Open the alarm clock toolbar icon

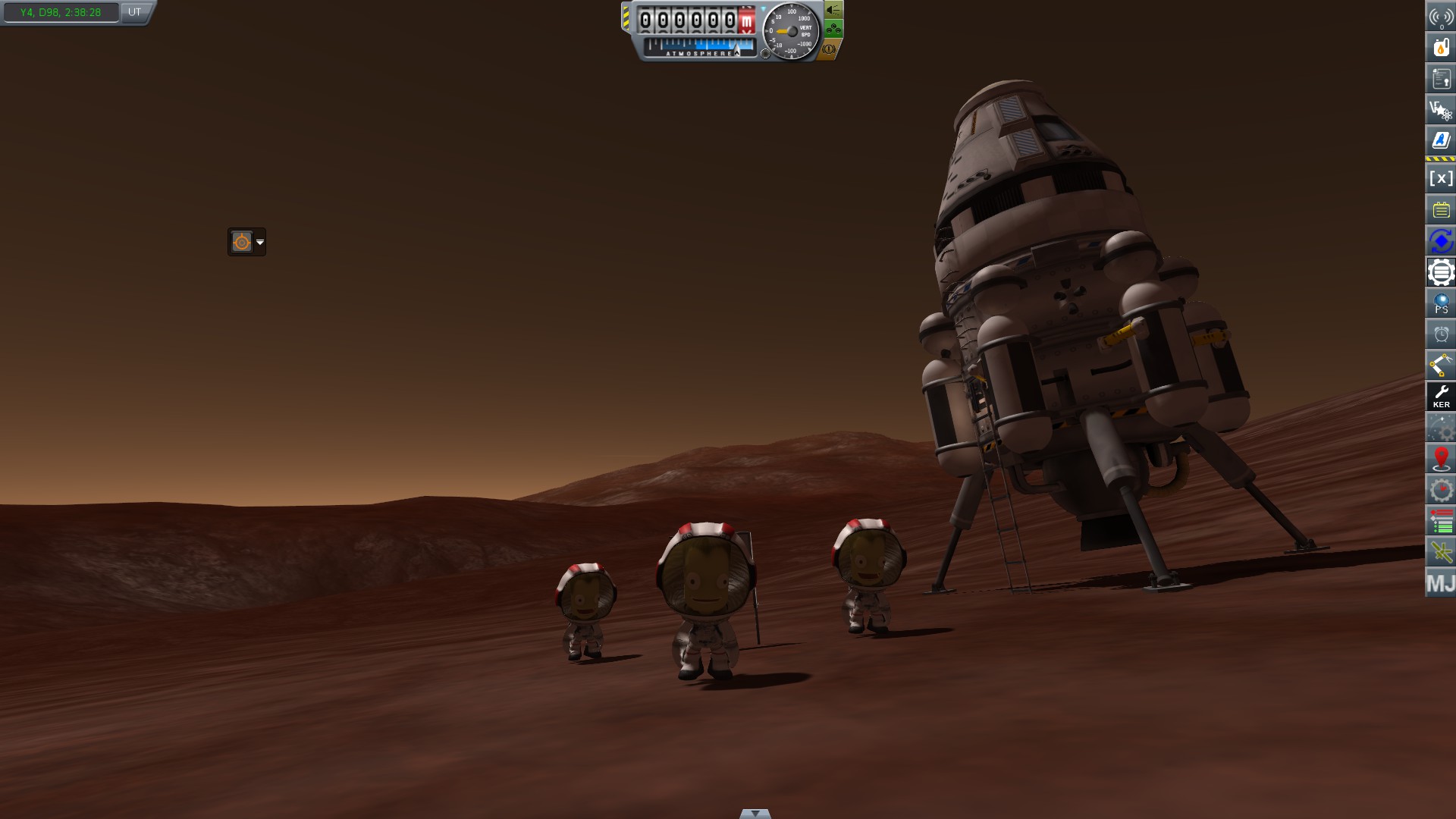point(1441,334)
